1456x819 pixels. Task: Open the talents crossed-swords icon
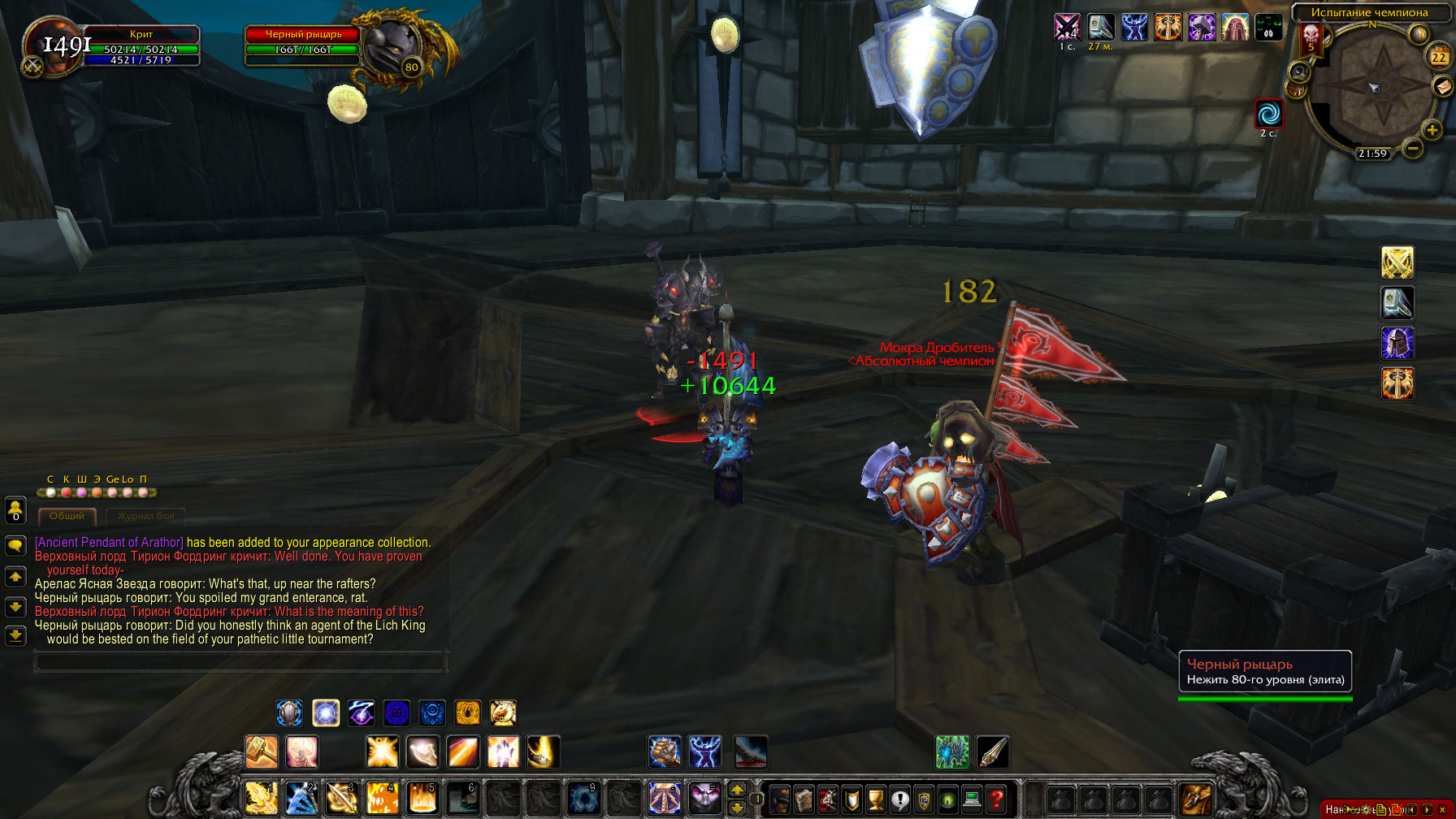pyautogui.click(x=827, y=799)
